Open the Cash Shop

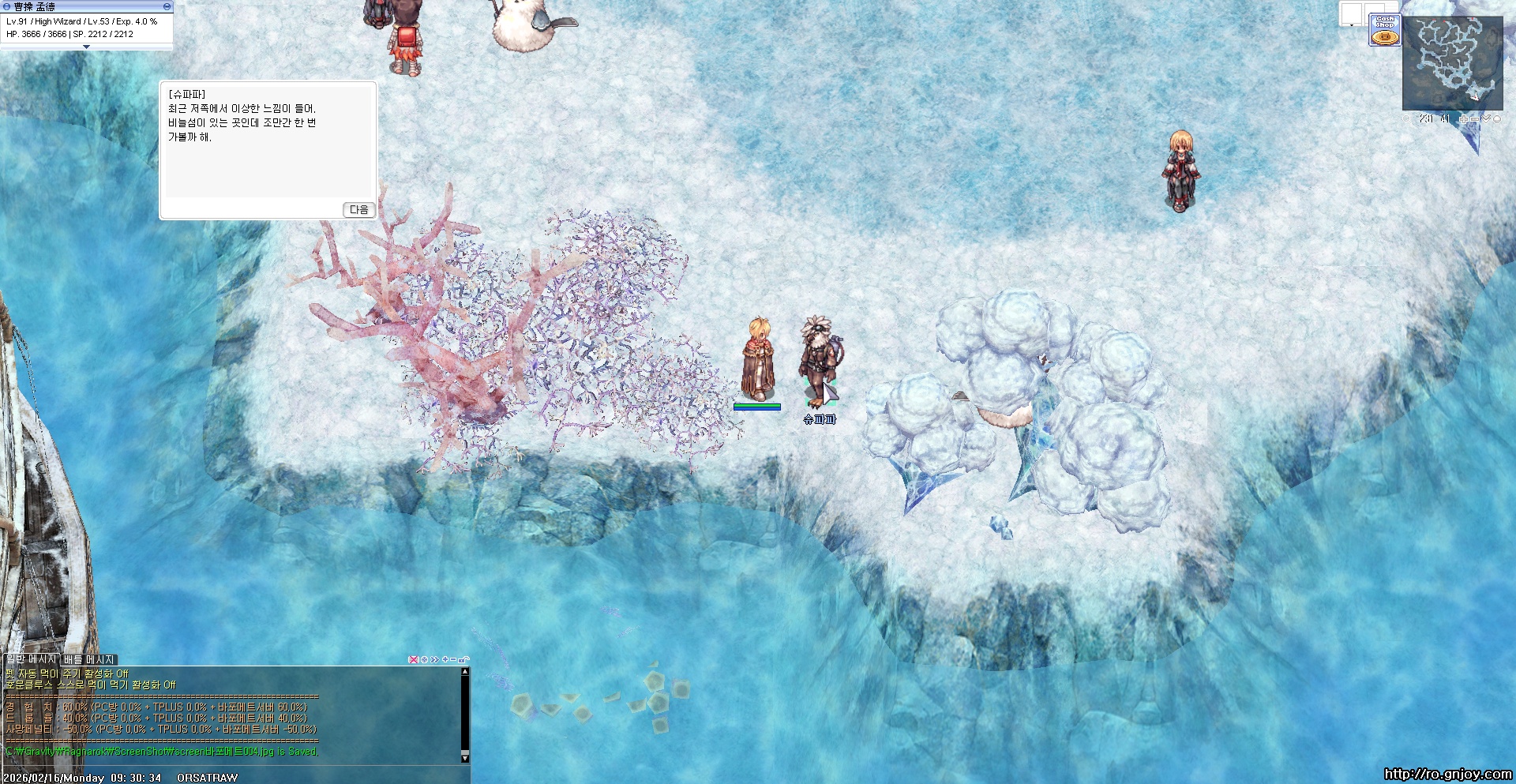[x=1384, y=30]
